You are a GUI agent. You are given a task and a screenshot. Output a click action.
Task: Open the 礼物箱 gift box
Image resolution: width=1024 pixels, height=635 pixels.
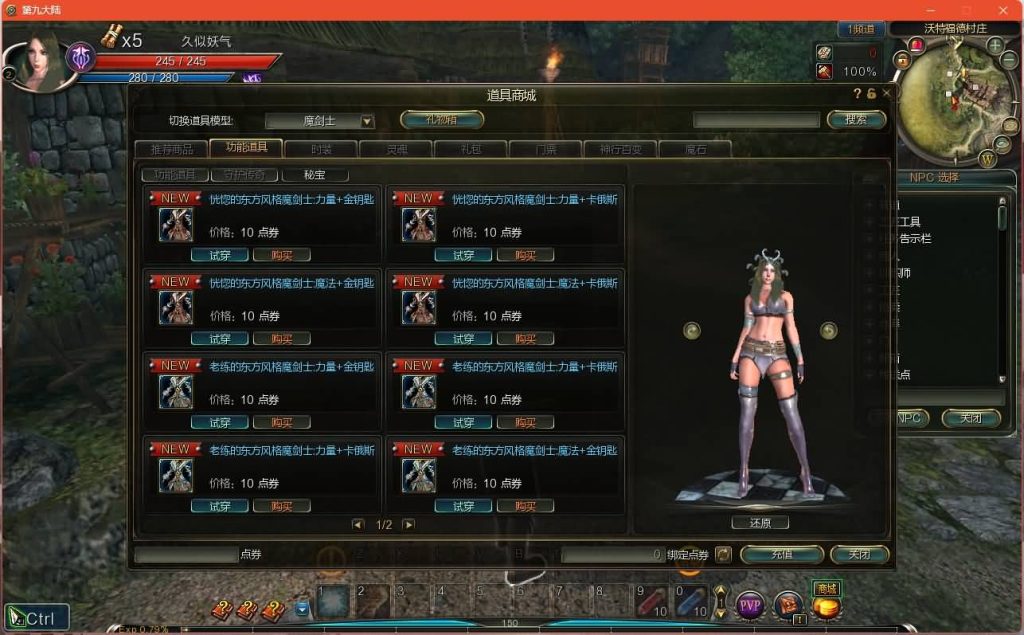click(441, 120)
